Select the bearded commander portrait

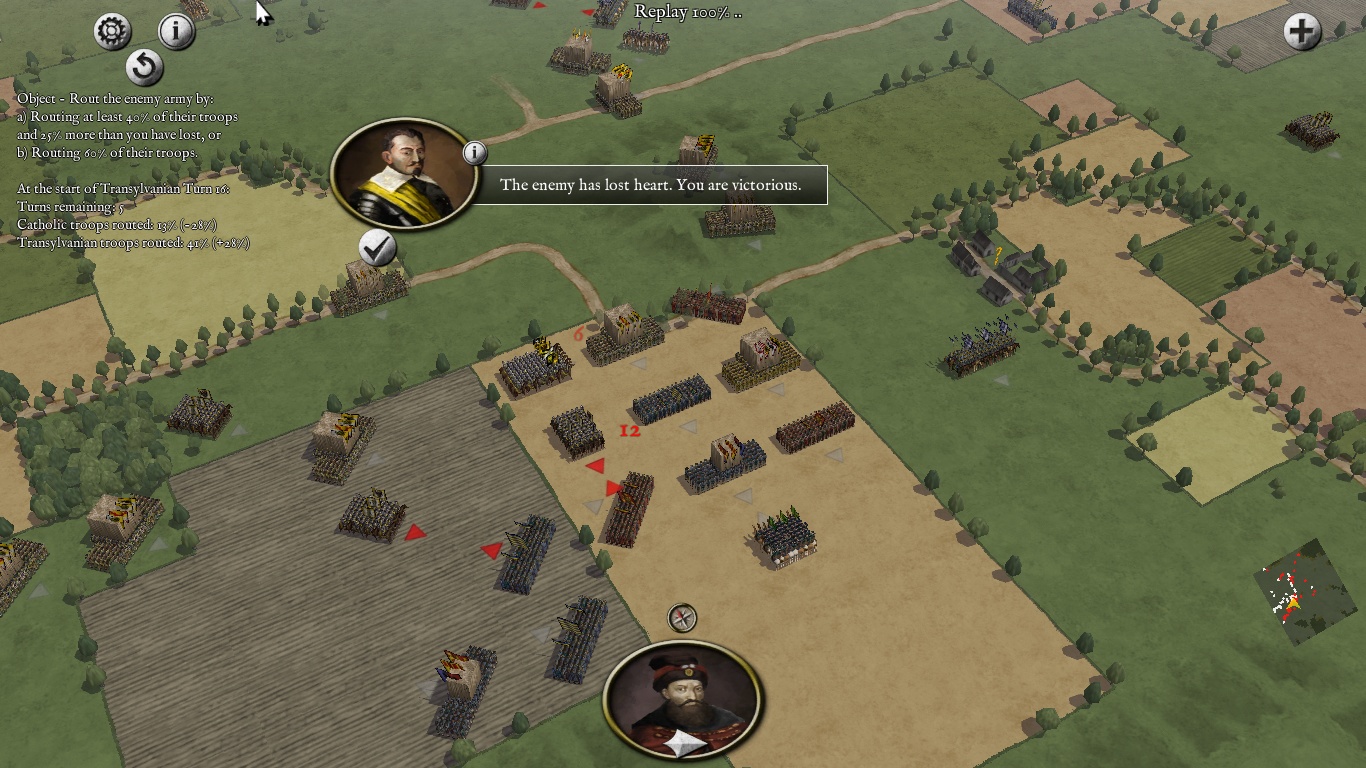coord(683,700)
